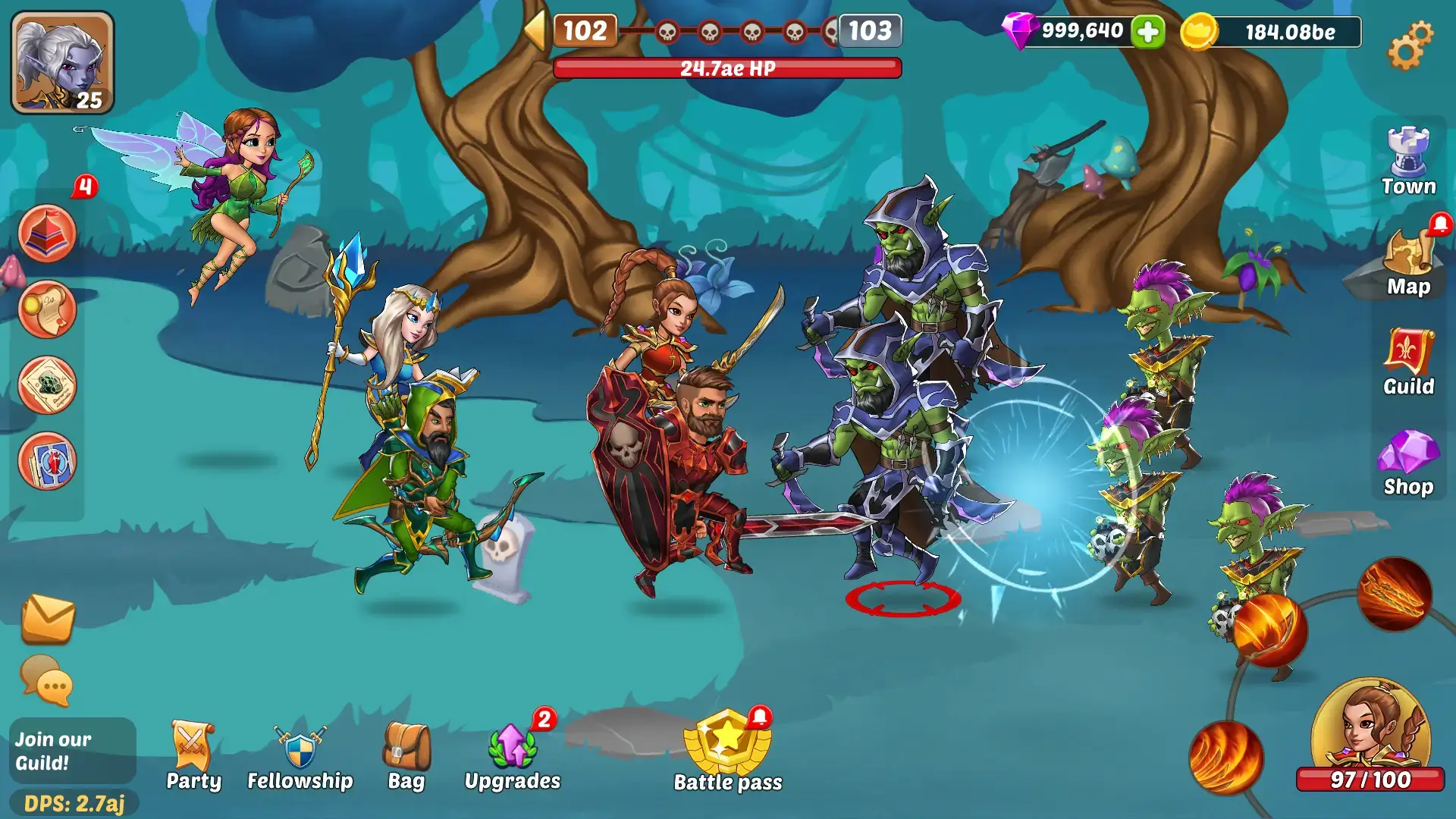Visit the gem Shop
1456x819 pixels.
(1408, 463)
